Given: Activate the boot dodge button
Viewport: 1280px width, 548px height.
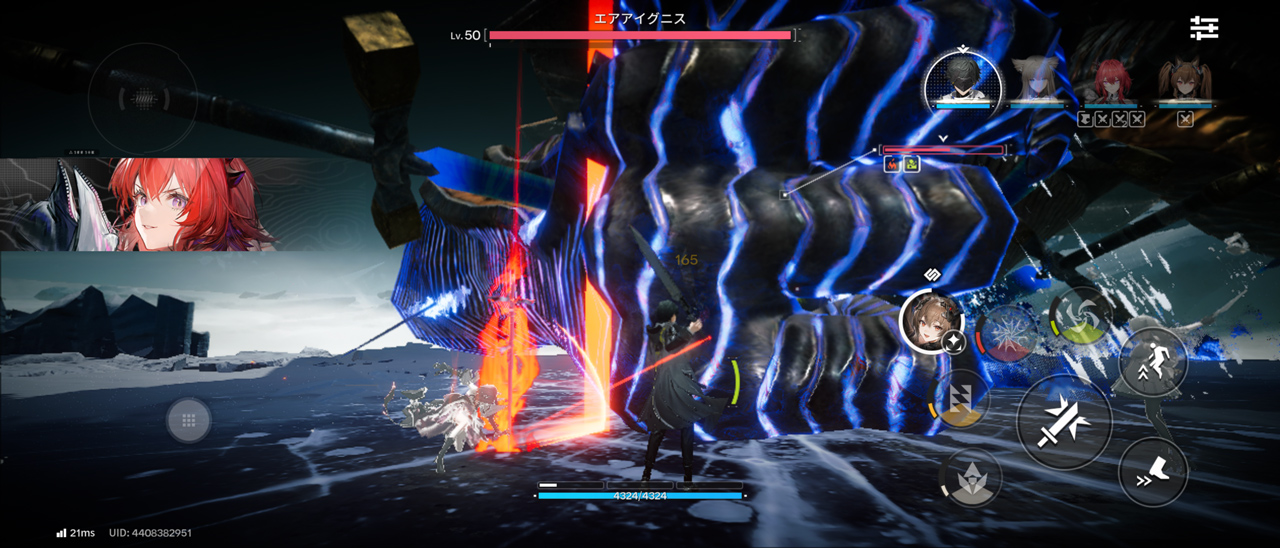Looking at the screenshot, I should pyautogui.click(x=1153, y=471).
